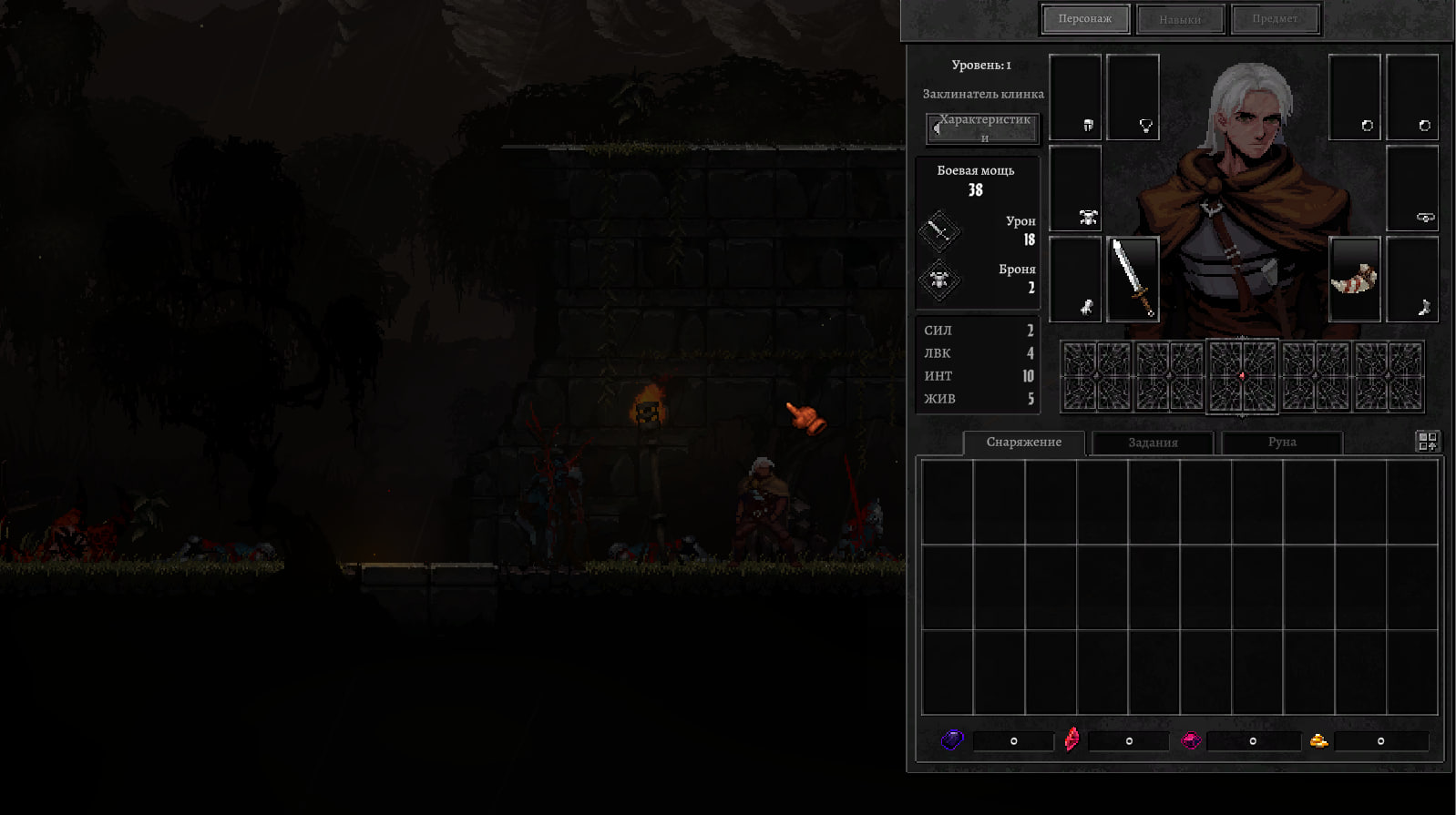Click the Характеристики button
This screenshot has width=1456, height=815.
[x=983, y=128]
